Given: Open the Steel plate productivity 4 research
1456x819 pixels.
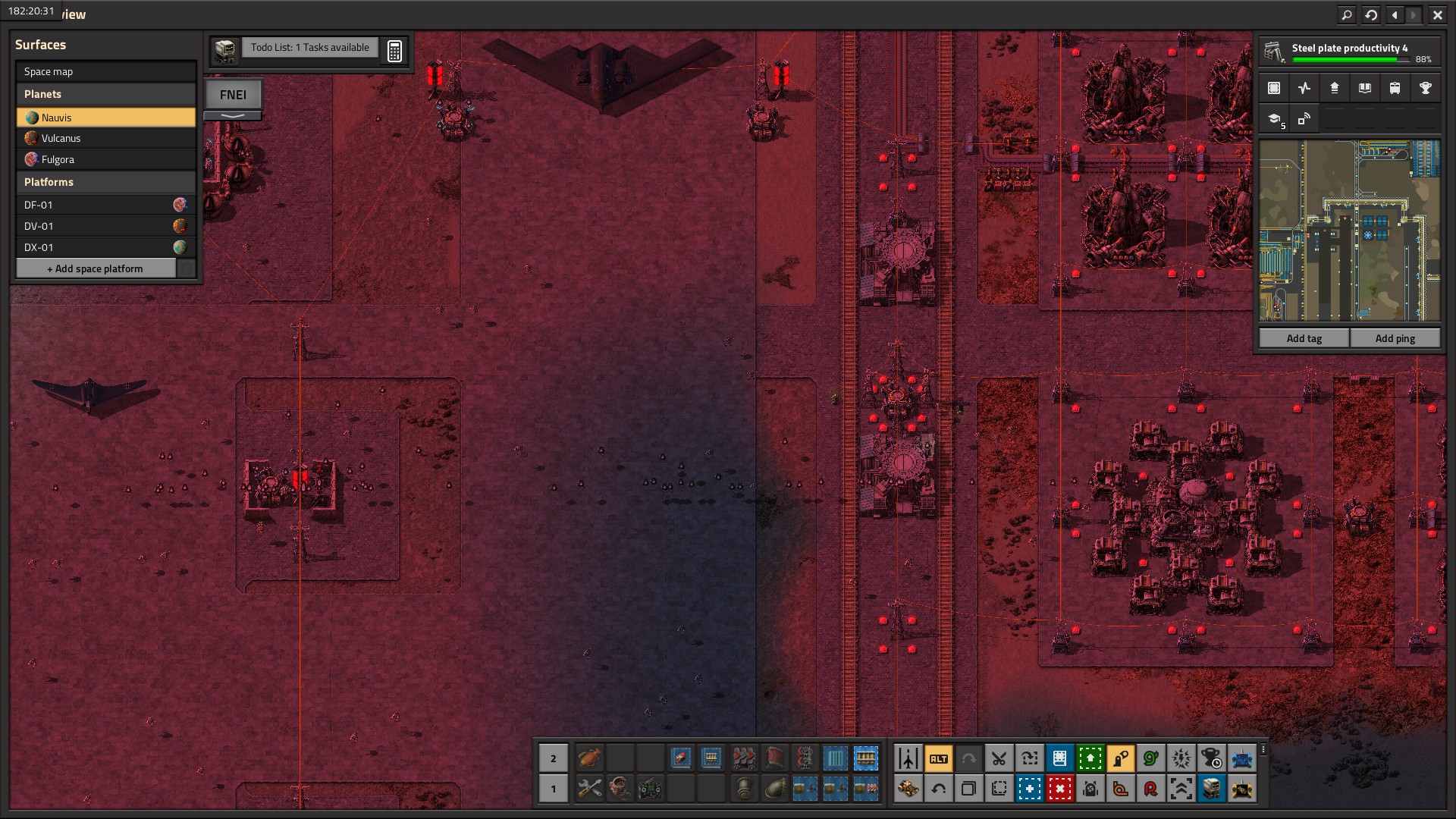Looking at the screenshot, I should [x=1349, y=52].
